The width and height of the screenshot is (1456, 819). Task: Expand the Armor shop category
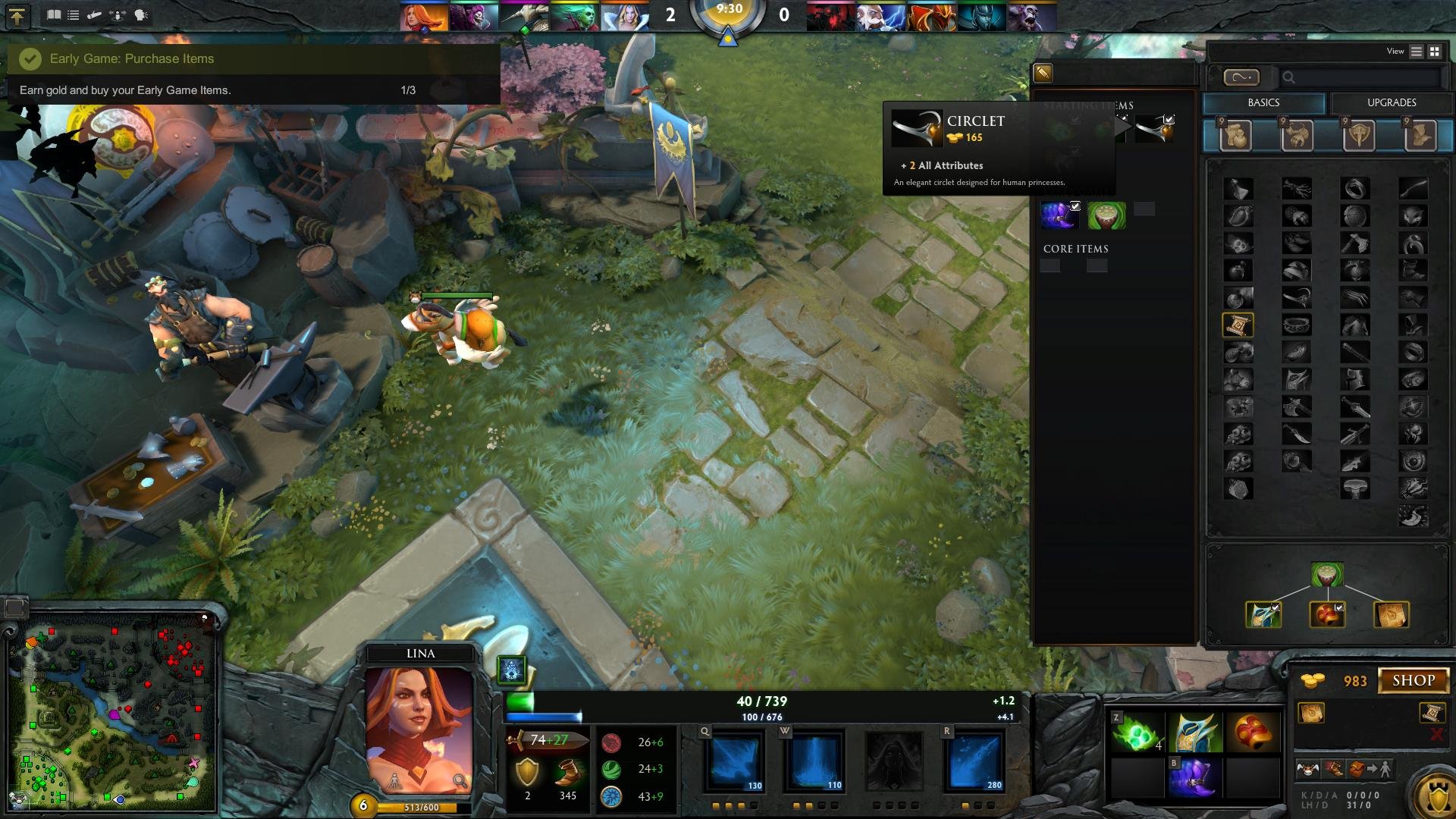coord(1360,135)
